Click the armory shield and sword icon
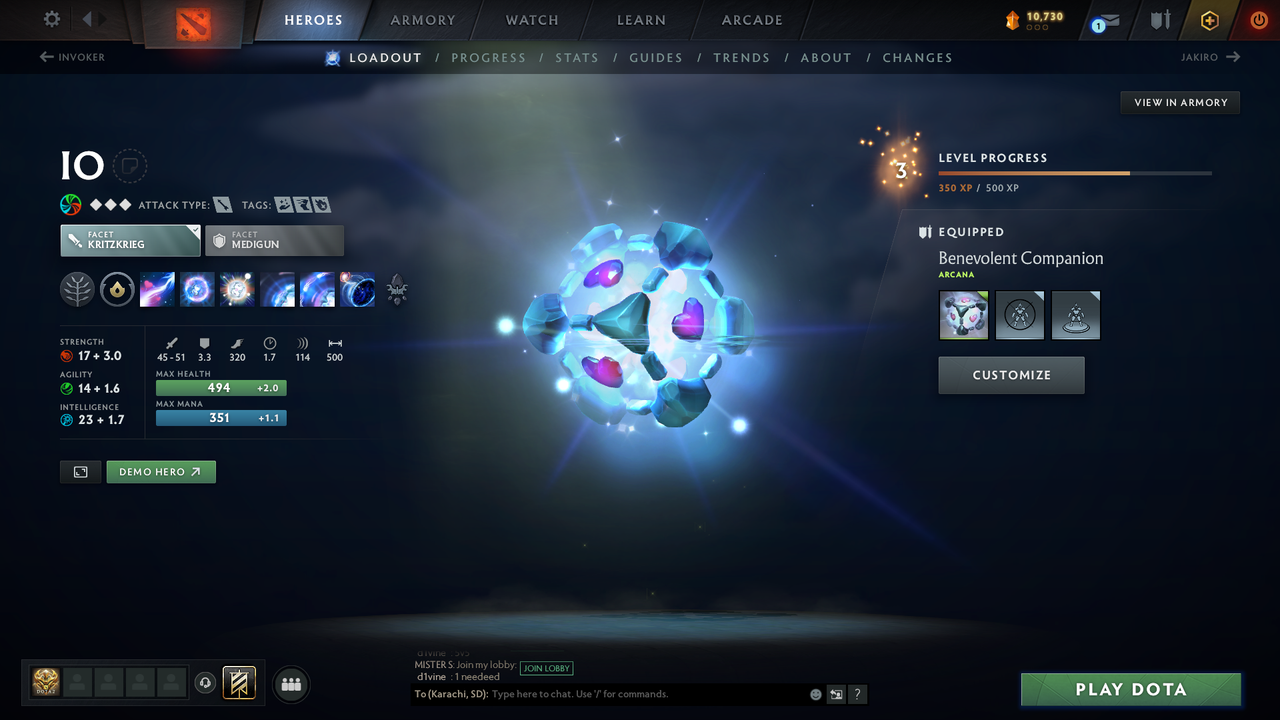 coord(1161,20)
